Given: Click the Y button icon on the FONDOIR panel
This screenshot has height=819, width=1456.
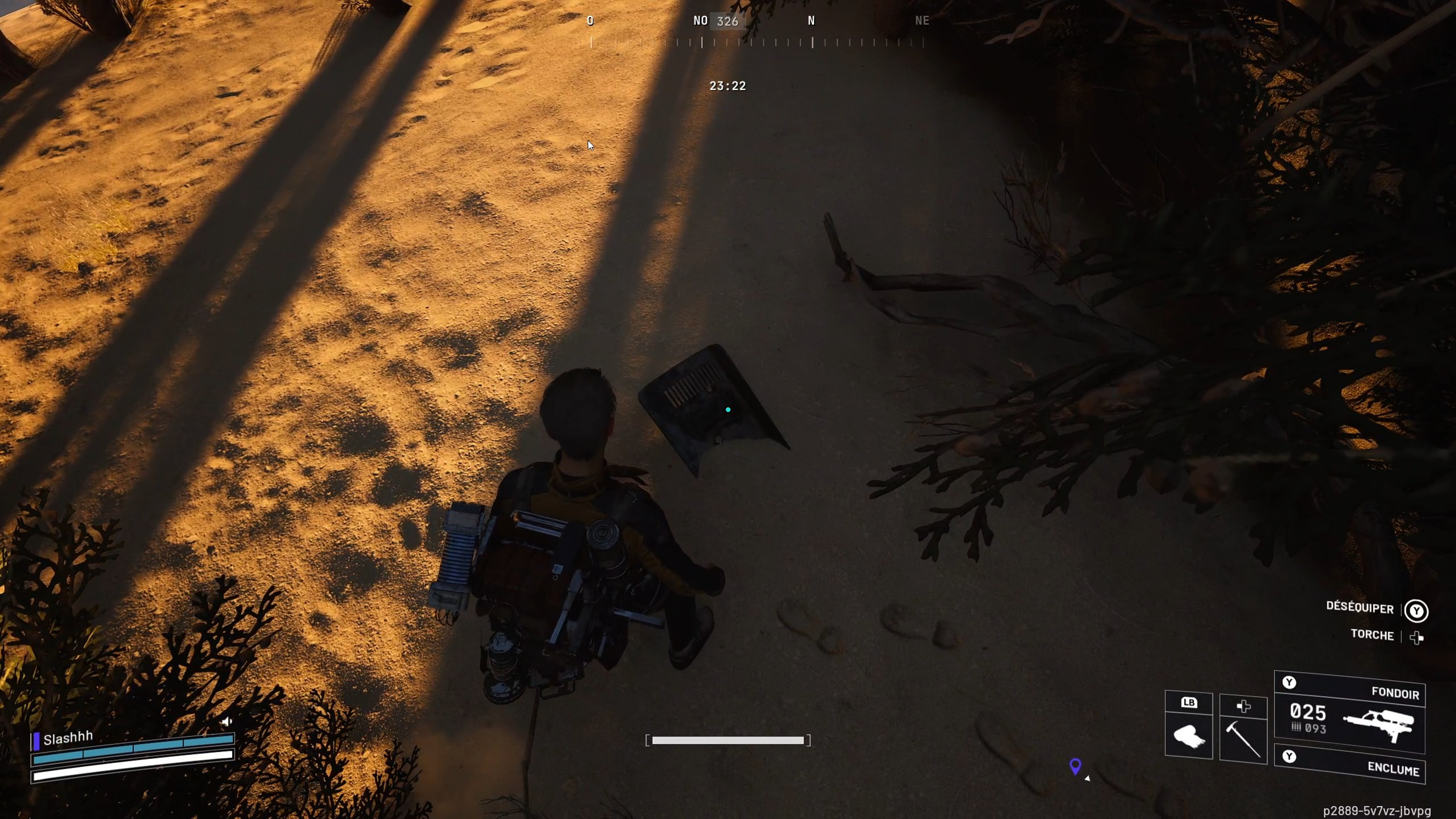Looking at the screenshot, I should coord(1290,682).
